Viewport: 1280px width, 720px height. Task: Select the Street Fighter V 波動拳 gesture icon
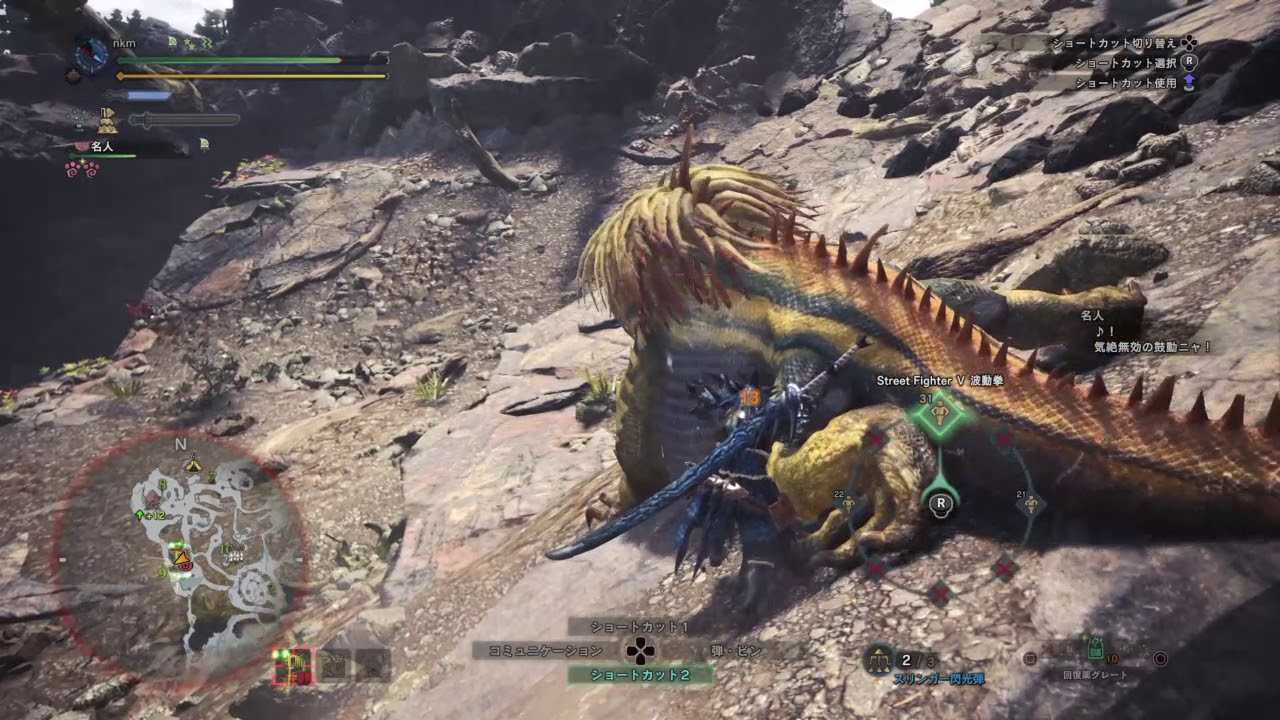pos(938,413)
